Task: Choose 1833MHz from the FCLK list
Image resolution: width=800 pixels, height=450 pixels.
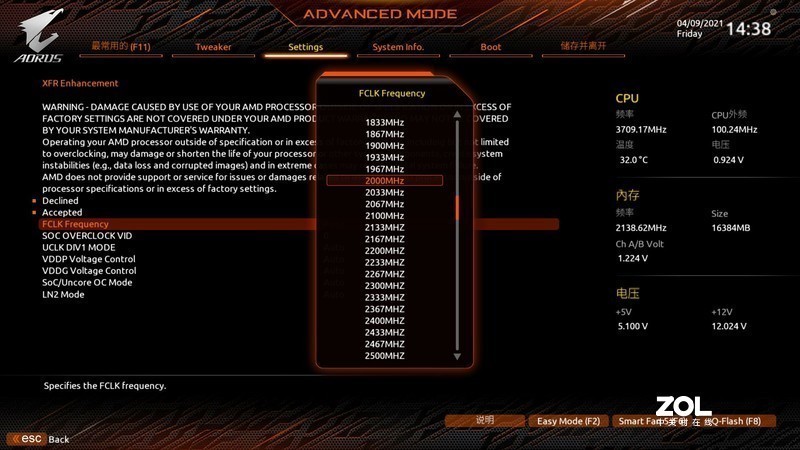Action: click(x=384, y=122)
